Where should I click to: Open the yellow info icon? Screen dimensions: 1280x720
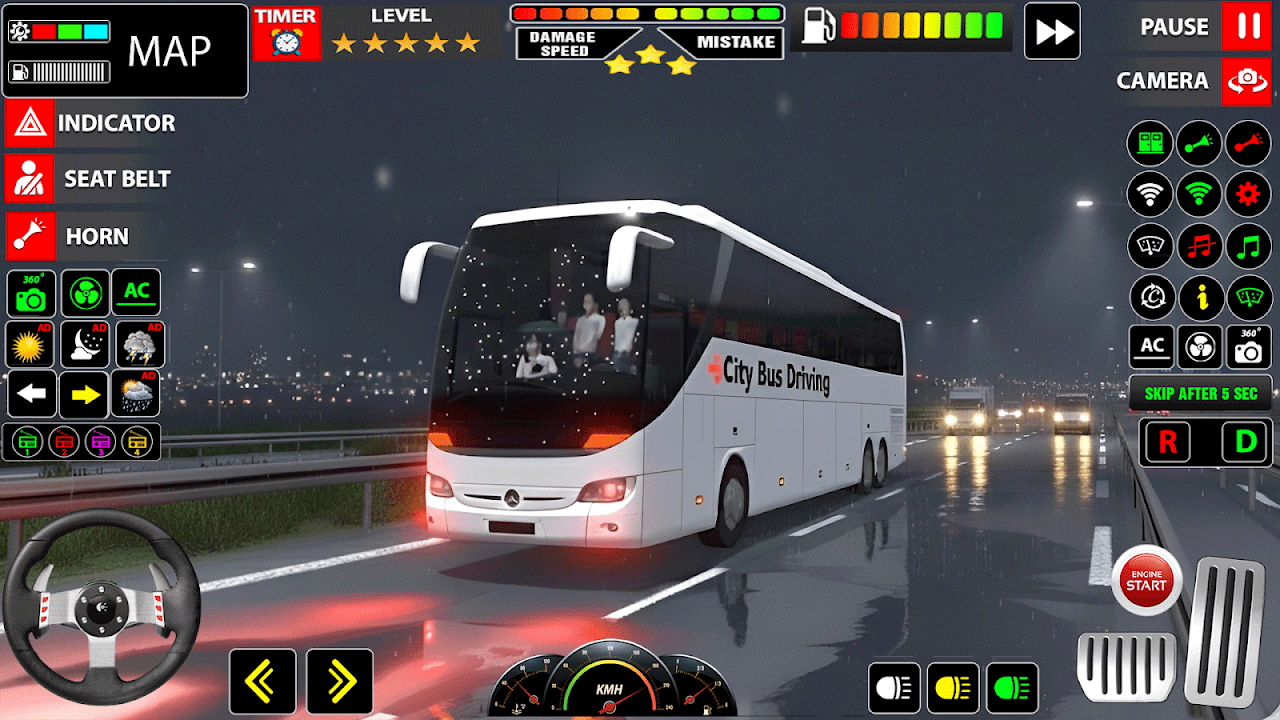click(x=1200, y=298)
